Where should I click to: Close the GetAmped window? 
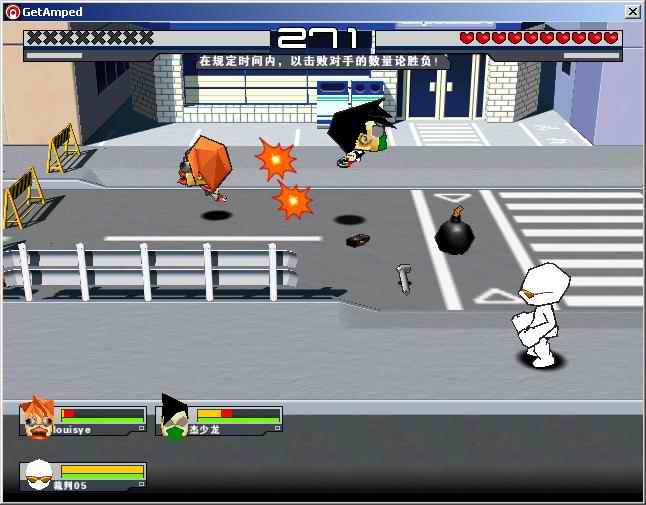(632, 11)
